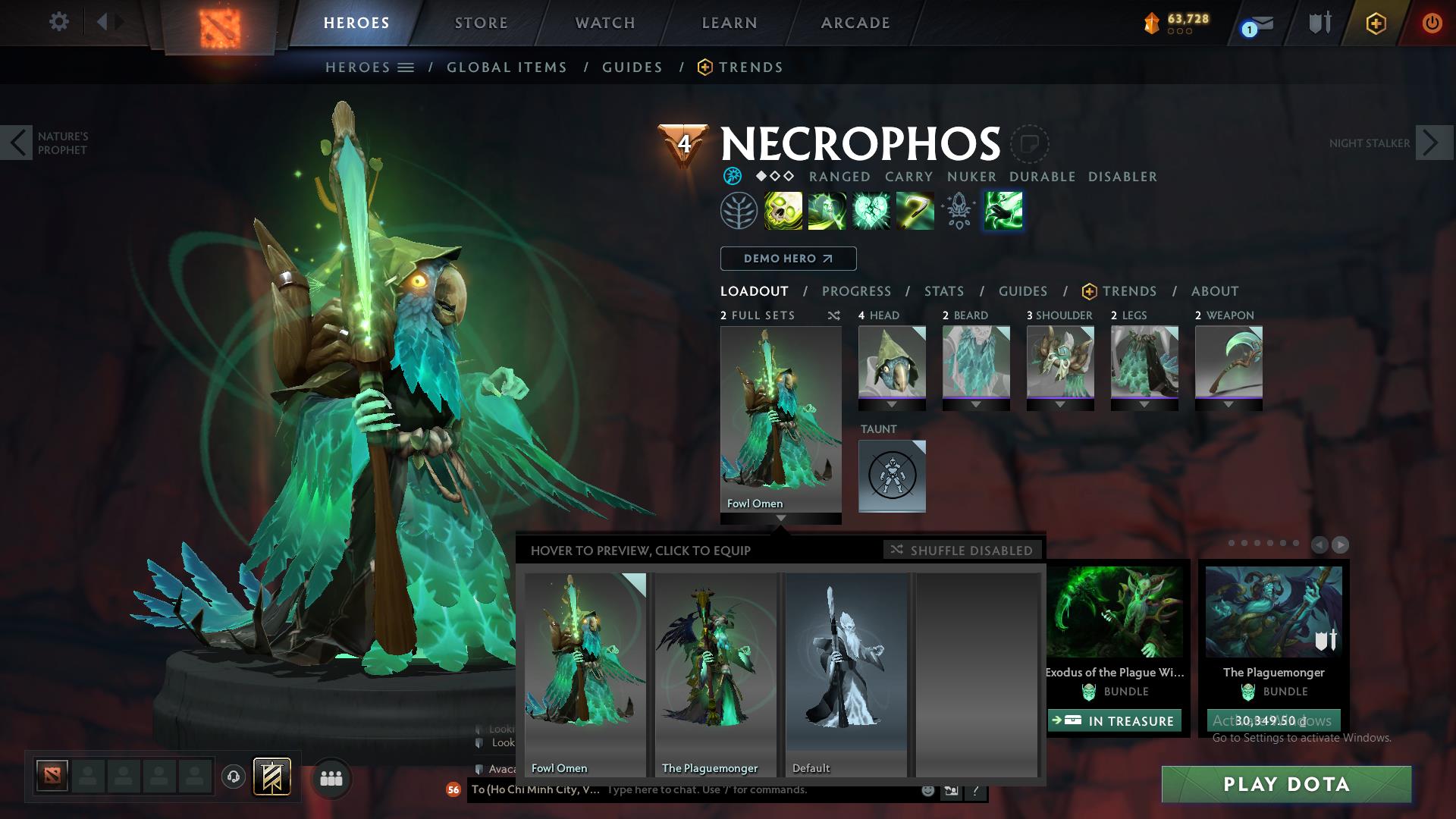
Task: Open the ARCADE menu item
Action: tap(855, 23)
